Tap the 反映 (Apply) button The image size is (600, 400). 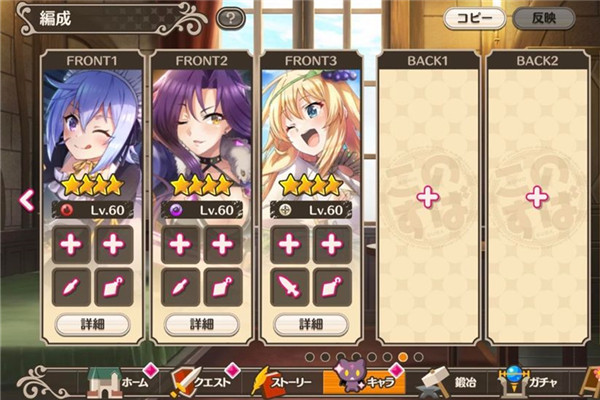[543, 17]
